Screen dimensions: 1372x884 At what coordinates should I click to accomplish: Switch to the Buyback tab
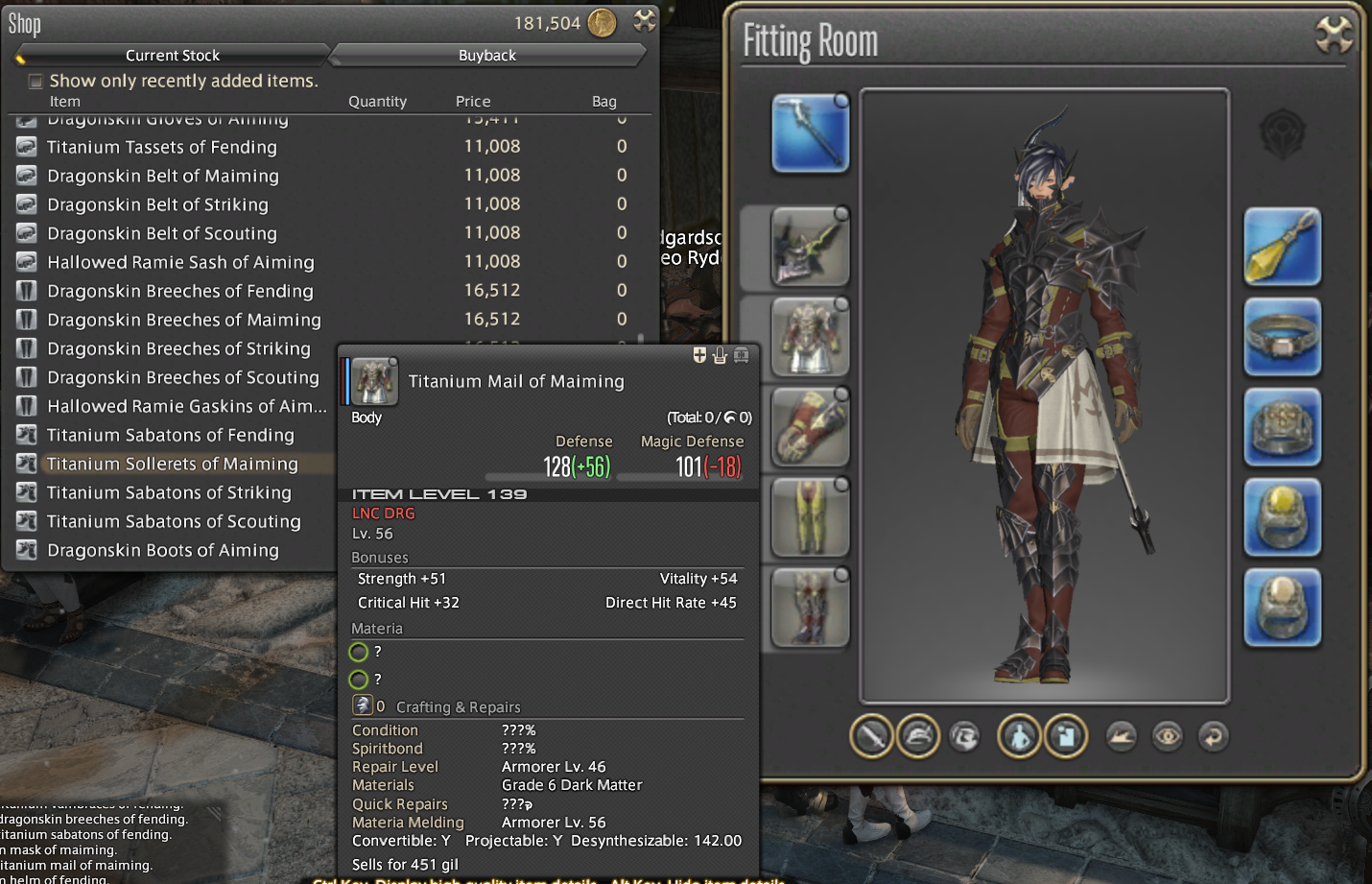[x=486, y=56]
